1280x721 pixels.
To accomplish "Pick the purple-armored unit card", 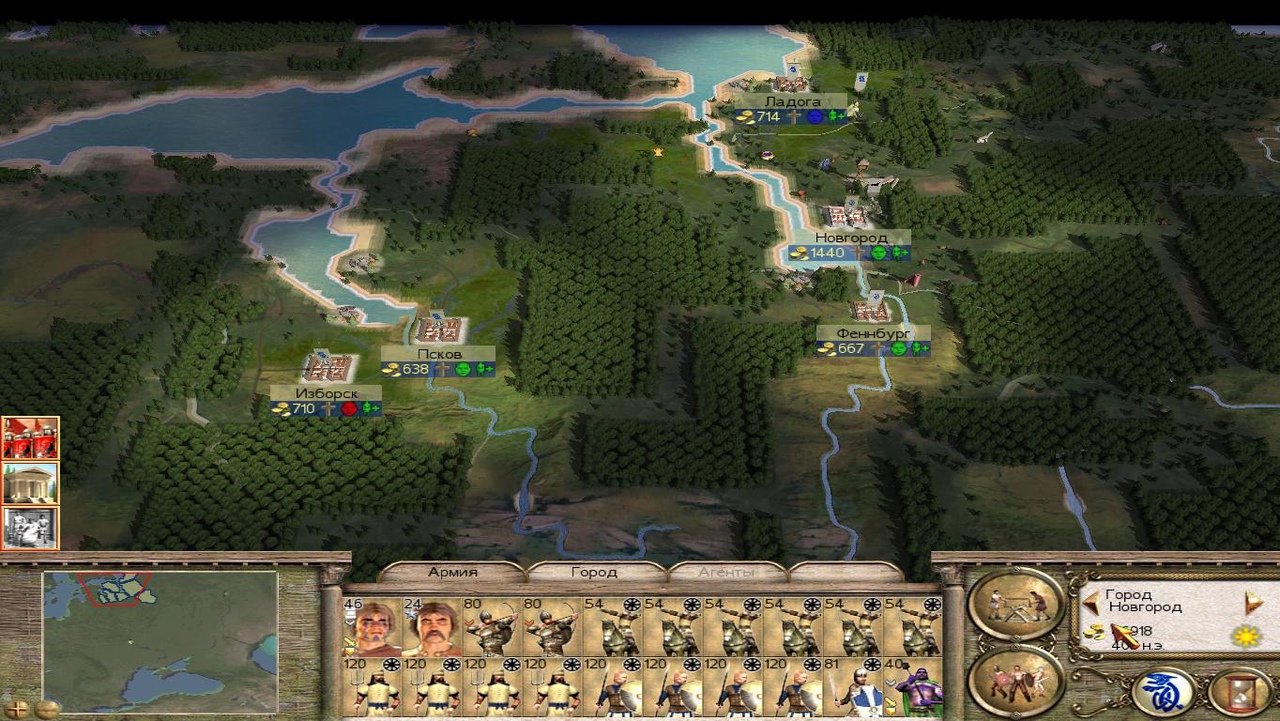I will click(912, 688).
